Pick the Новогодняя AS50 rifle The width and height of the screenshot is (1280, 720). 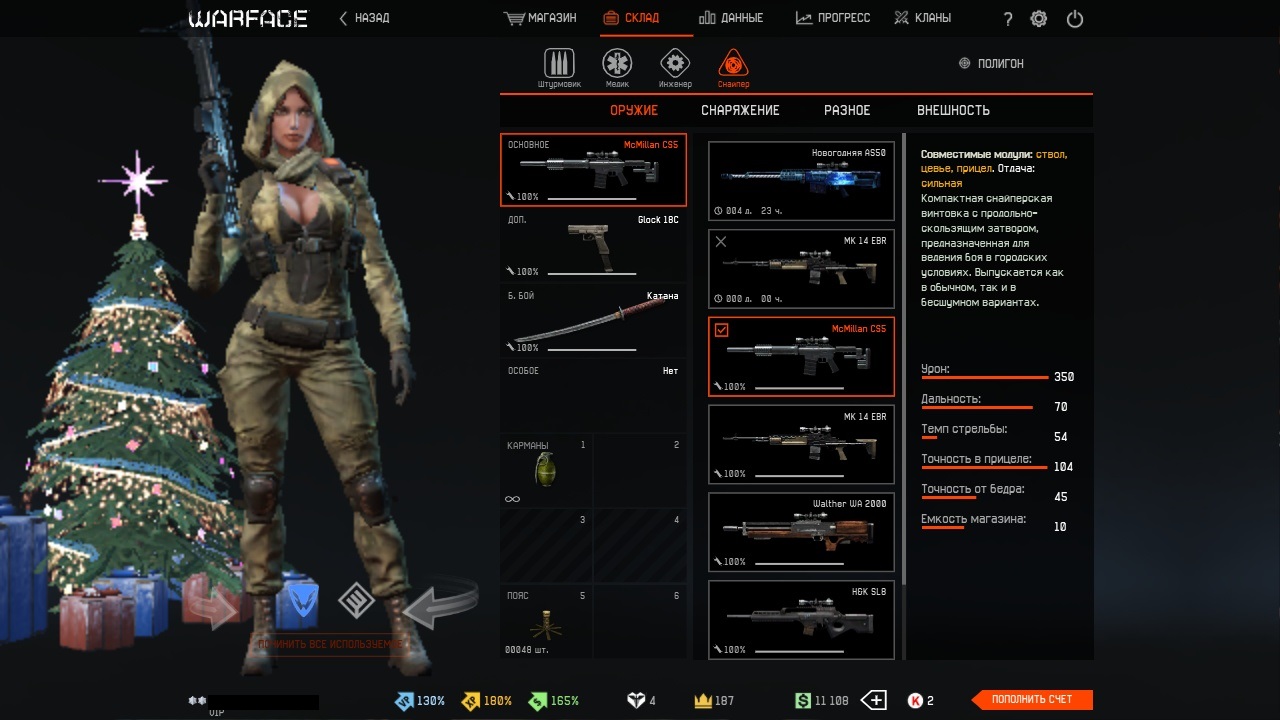tap(801, 180)
